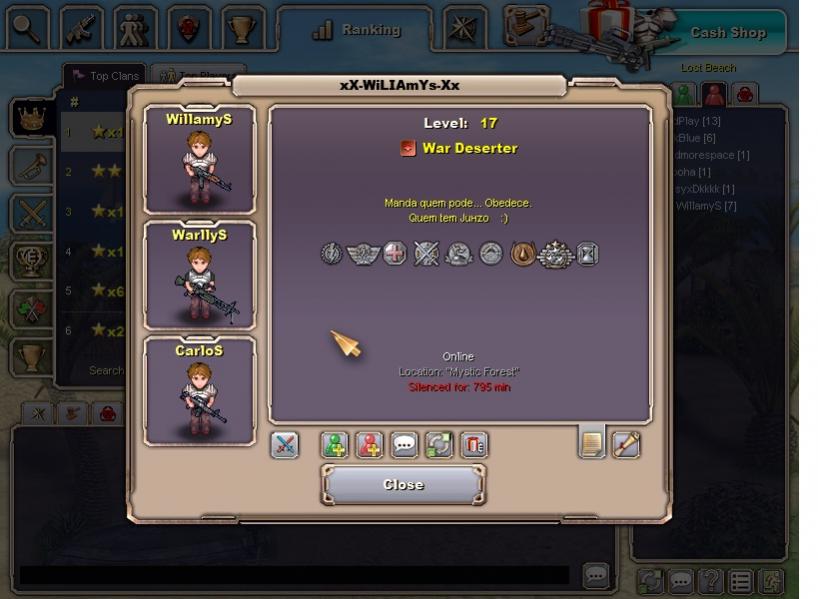Send a private message via speech bubble
This screenshot has width=818, height=599.
pos(404,445)
